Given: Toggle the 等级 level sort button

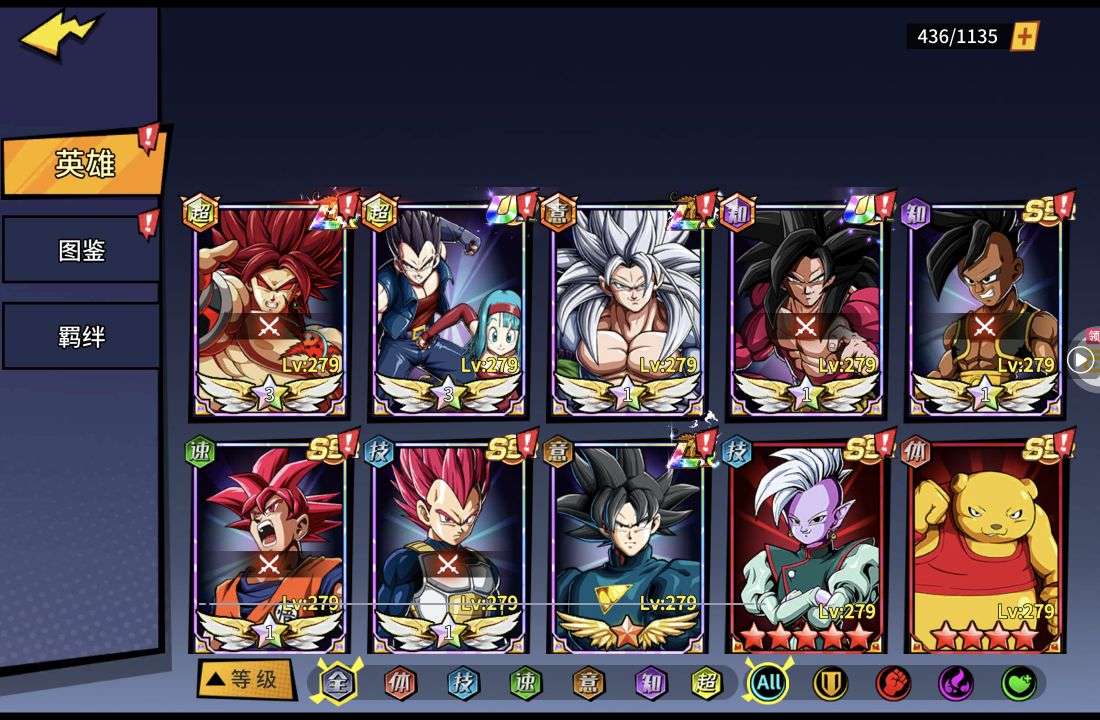Looking at the screenshot, I should point(245,680).
